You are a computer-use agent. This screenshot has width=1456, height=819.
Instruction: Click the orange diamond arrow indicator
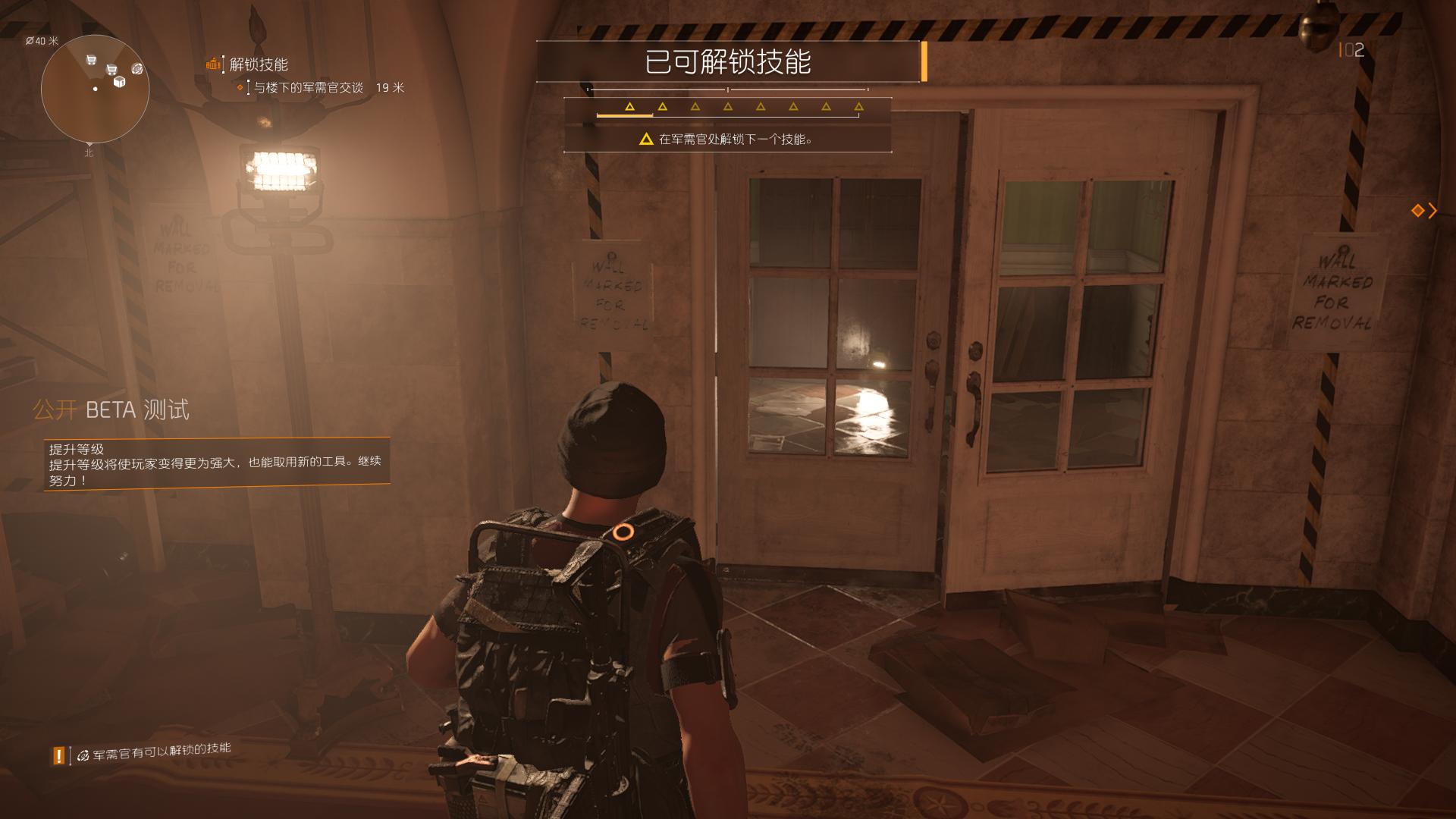pos(1423,211)
